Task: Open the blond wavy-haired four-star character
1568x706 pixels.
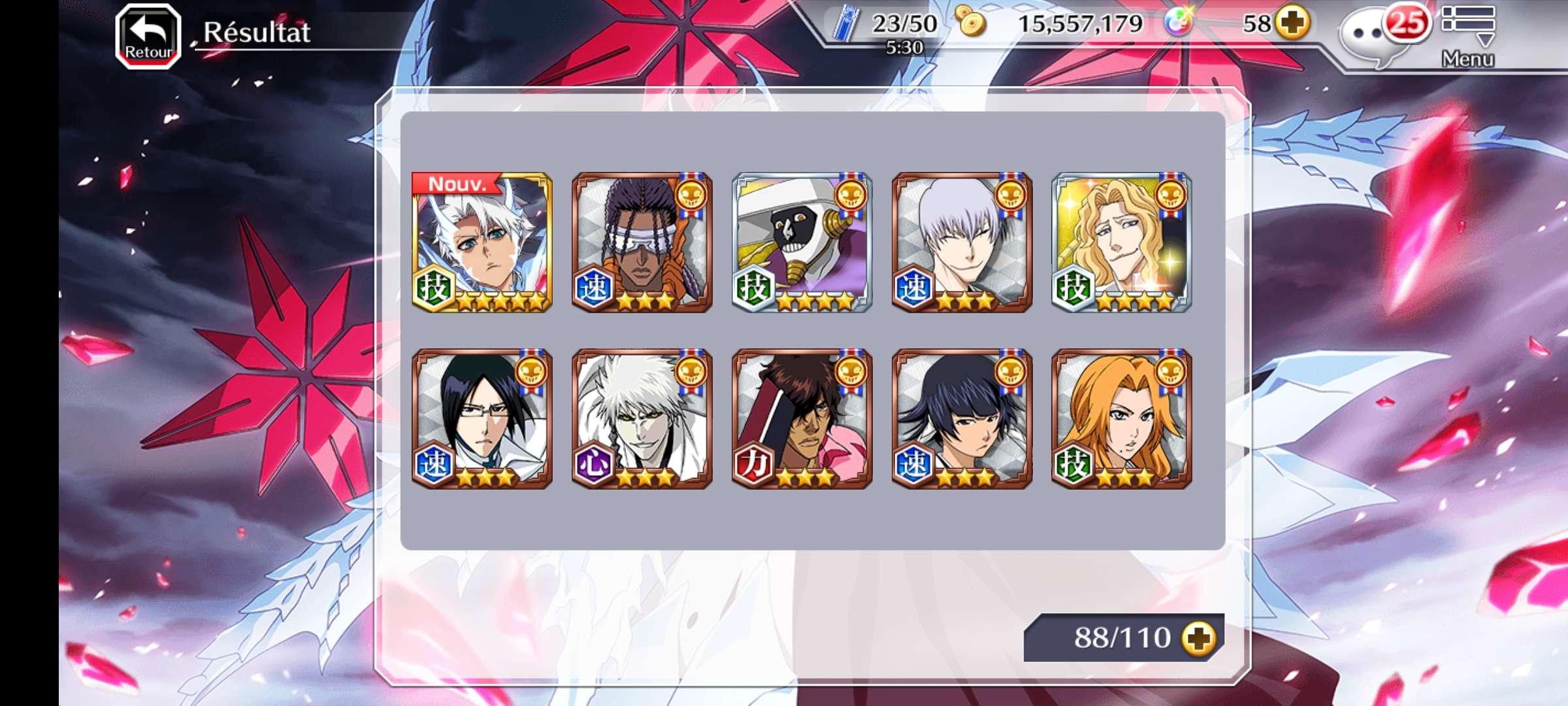Action: tap(1122, 243)
